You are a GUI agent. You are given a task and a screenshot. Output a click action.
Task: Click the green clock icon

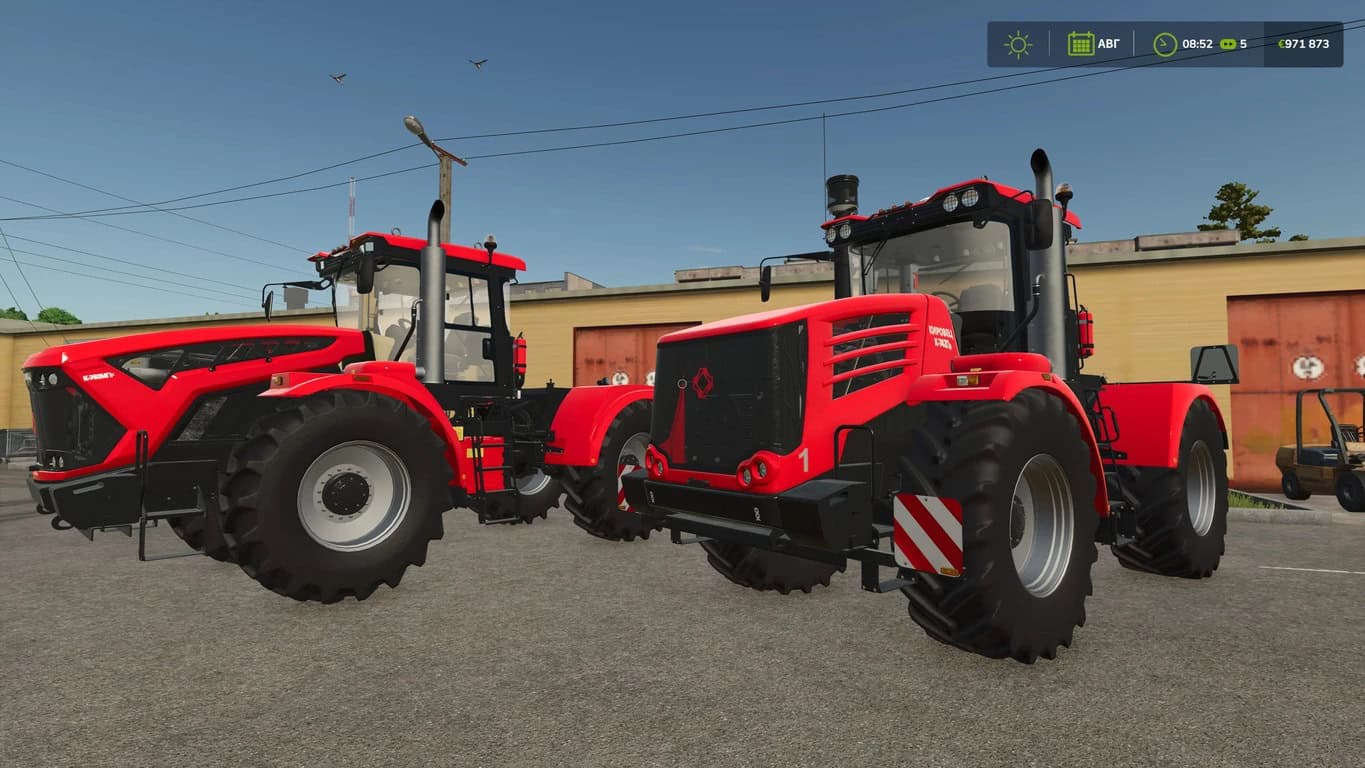(1163, 43)
